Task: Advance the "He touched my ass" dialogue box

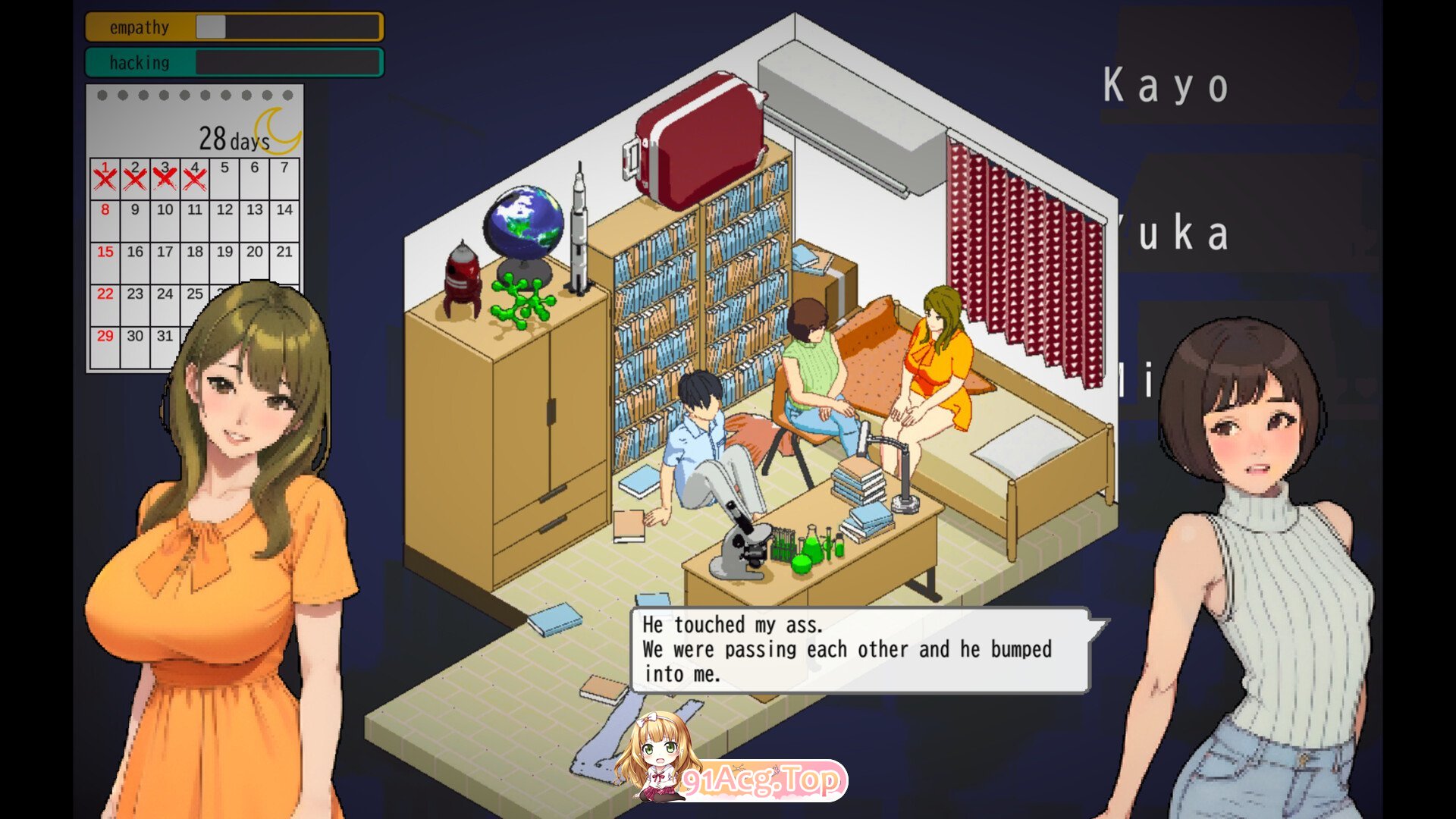Action: pyautogui.click(x=859, y=650)
